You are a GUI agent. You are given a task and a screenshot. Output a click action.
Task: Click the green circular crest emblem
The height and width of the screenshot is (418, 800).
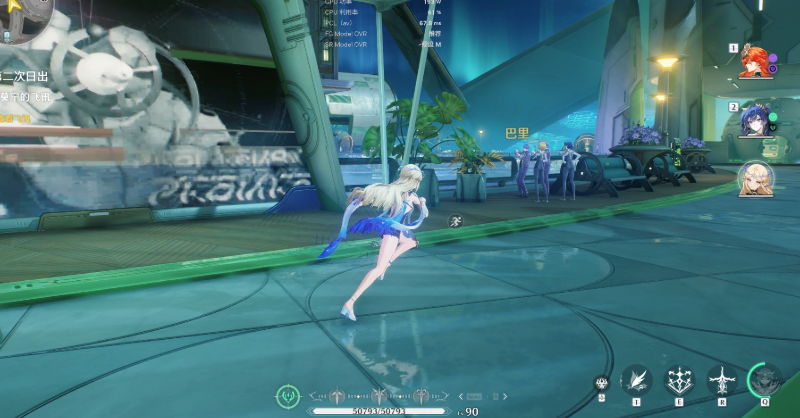pyautogui.click(x=290, y=396)
